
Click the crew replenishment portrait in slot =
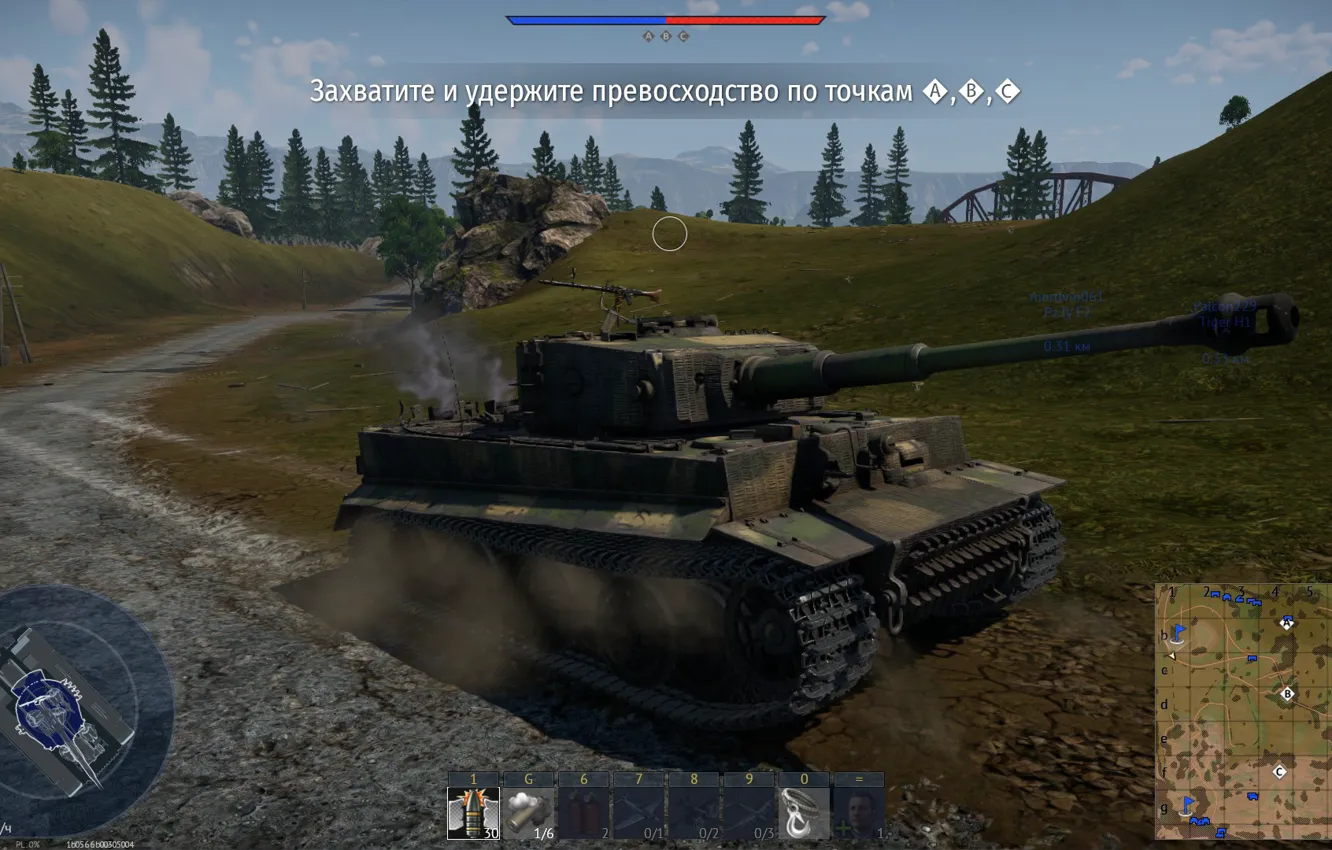[858, 811]
